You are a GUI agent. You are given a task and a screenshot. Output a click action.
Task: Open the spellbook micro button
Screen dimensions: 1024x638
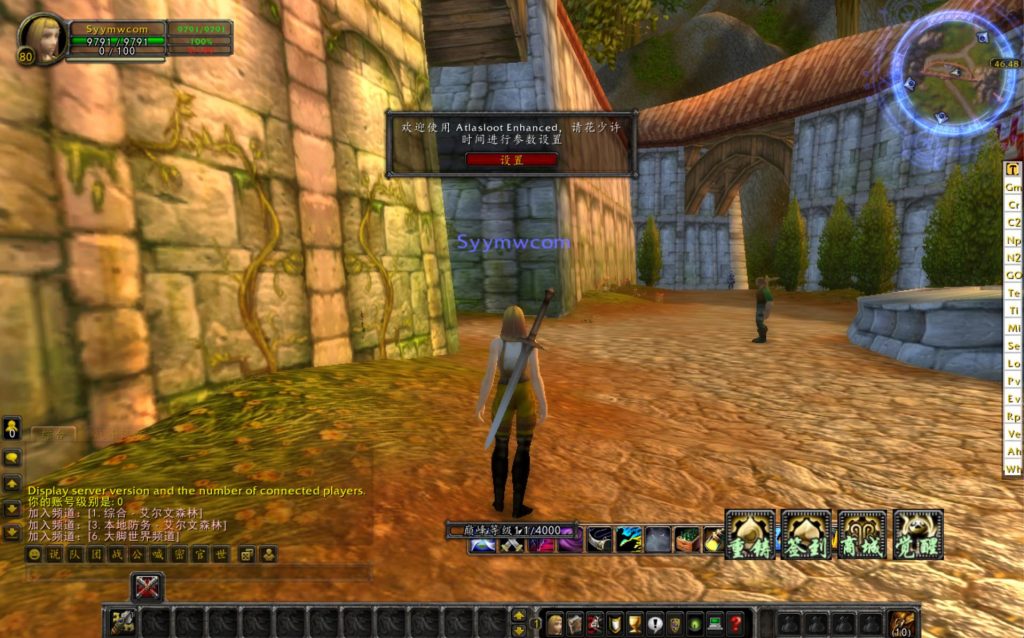[574, 623]
